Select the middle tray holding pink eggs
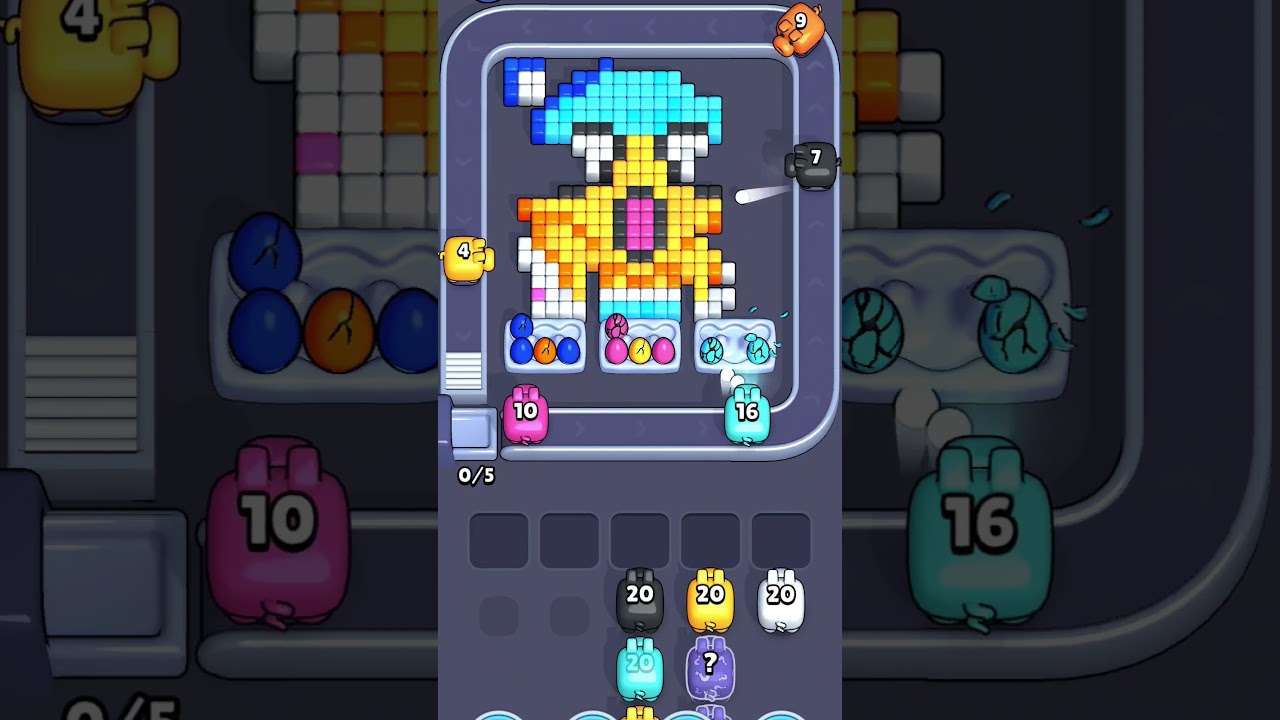The width and height of the screenshot is (1280, 720). coord(638,348)
